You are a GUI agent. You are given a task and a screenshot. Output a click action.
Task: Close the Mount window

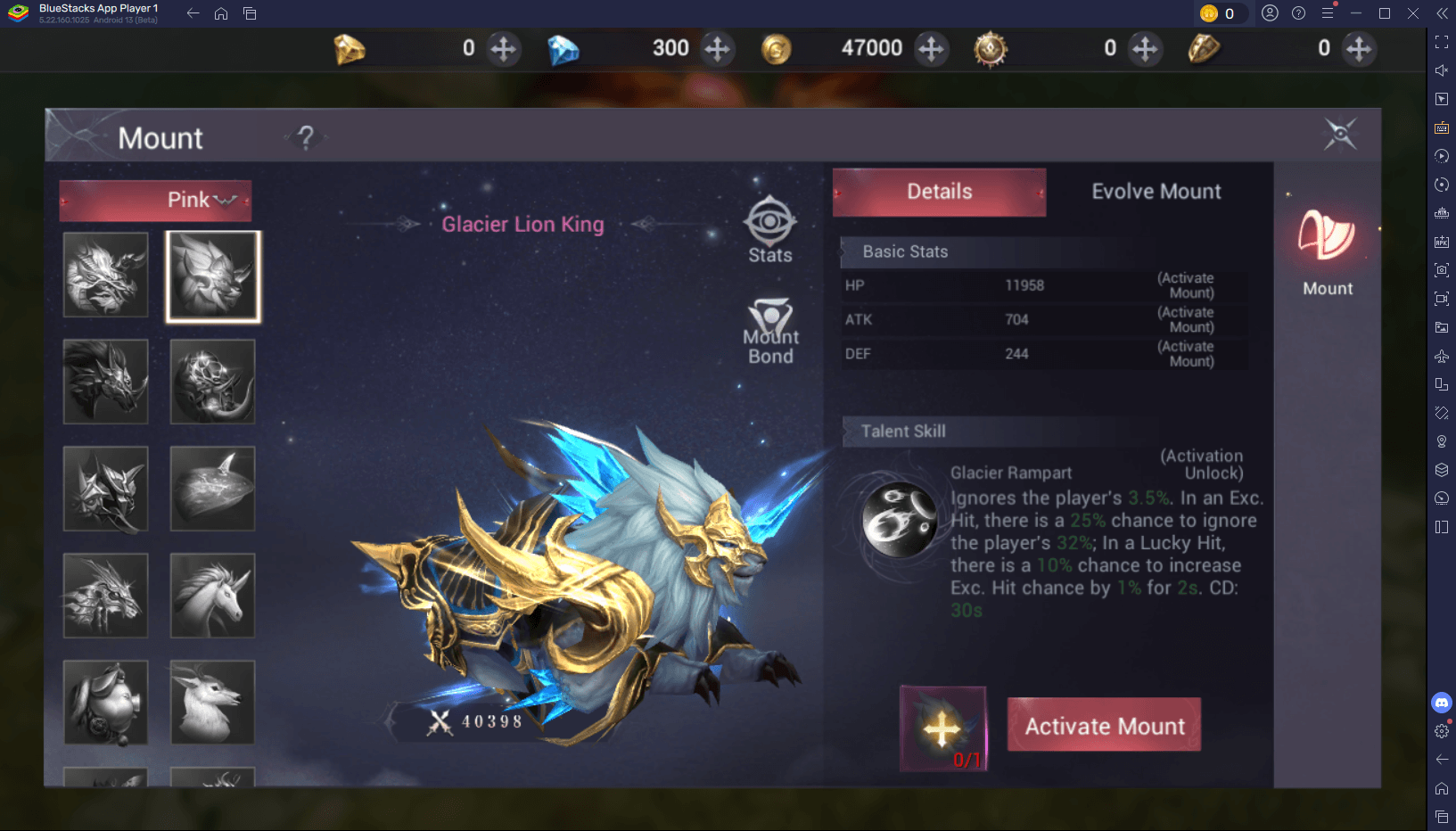(1339, 135)
